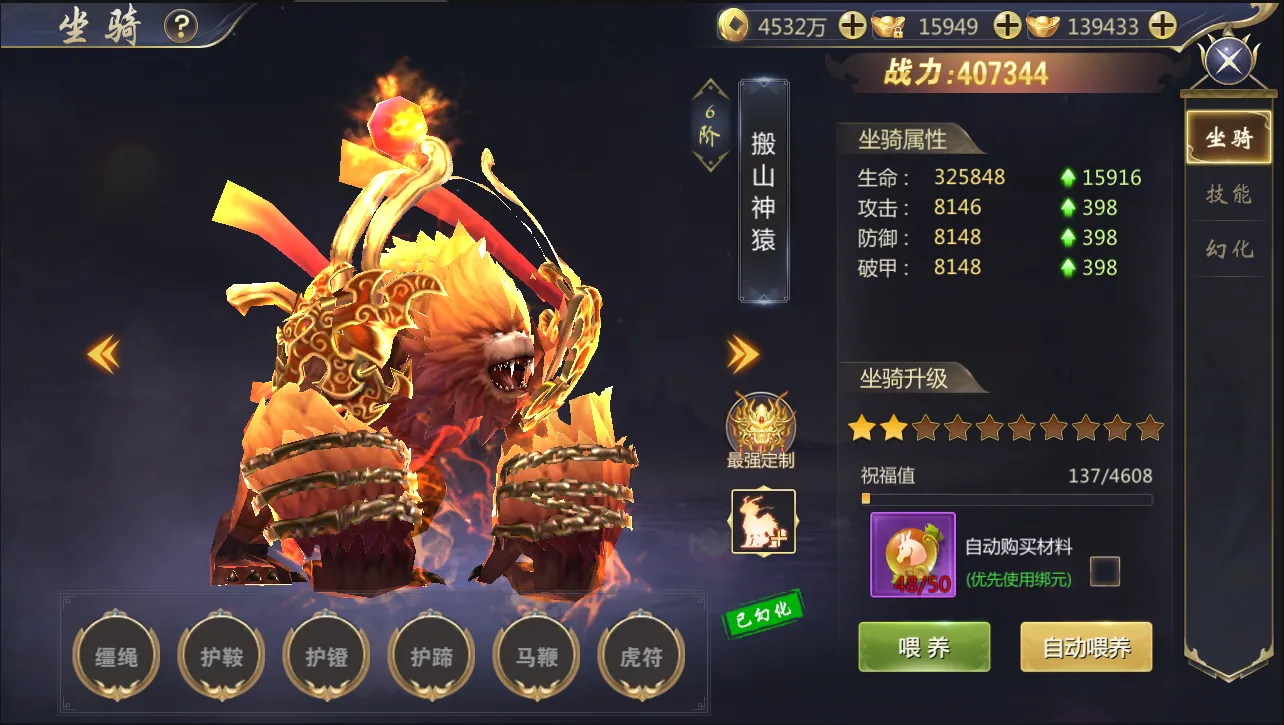Open the 缰绳 equipment slot

(116, 657)
